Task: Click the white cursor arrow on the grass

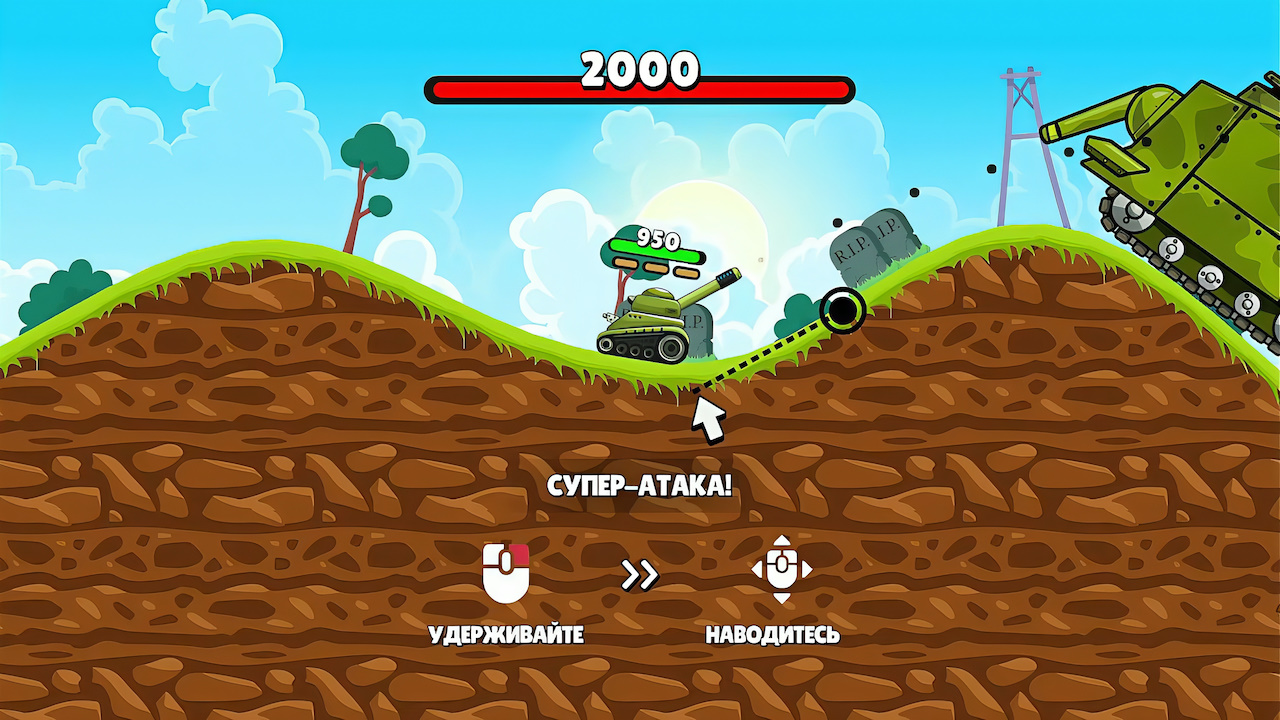Action: pos(705,420)
